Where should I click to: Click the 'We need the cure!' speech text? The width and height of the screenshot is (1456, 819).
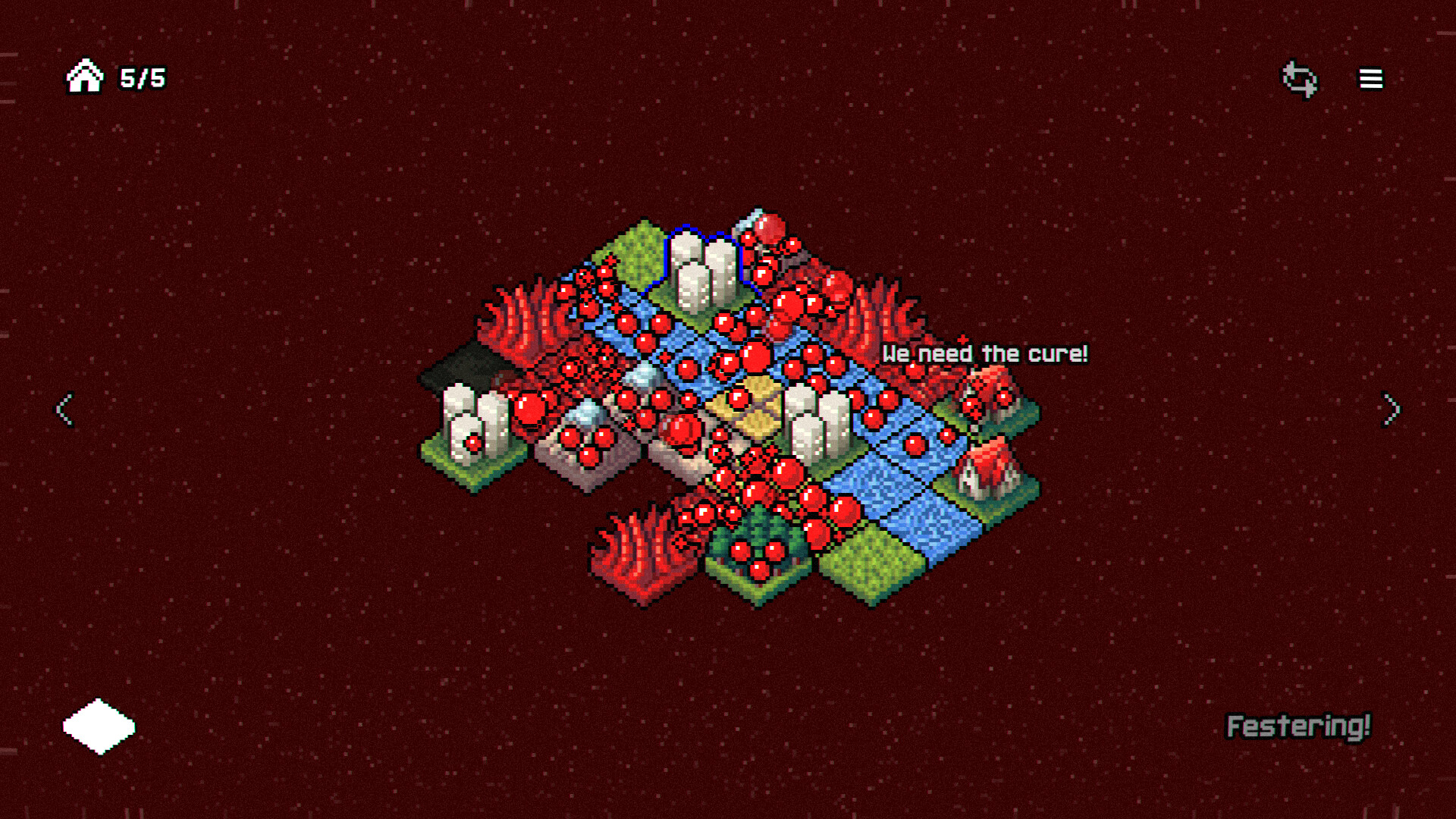(x=984, y=352)
